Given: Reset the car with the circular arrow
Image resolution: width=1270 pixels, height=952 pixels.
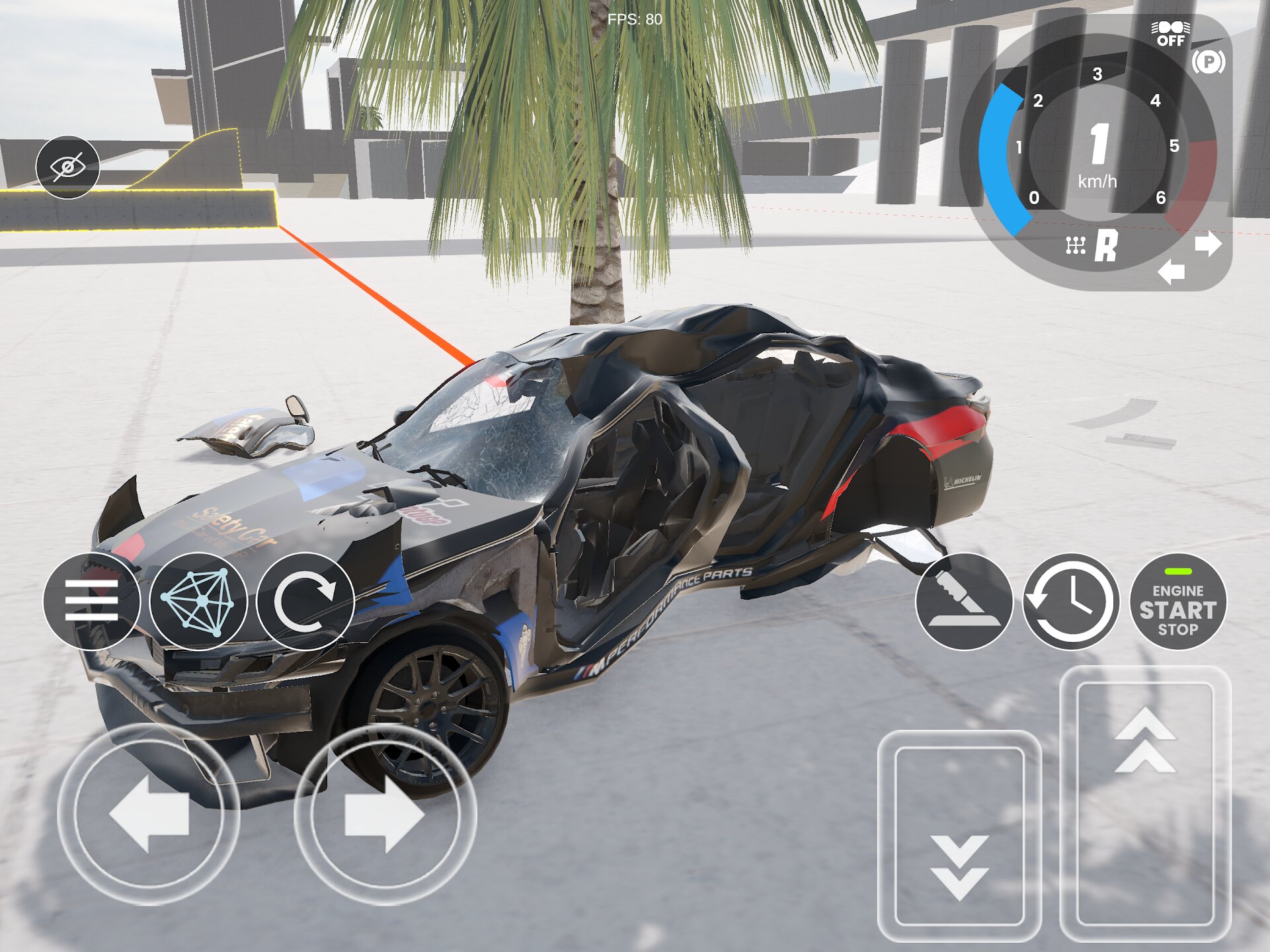Looking at the screenshot, I should [x=305, y=601].
